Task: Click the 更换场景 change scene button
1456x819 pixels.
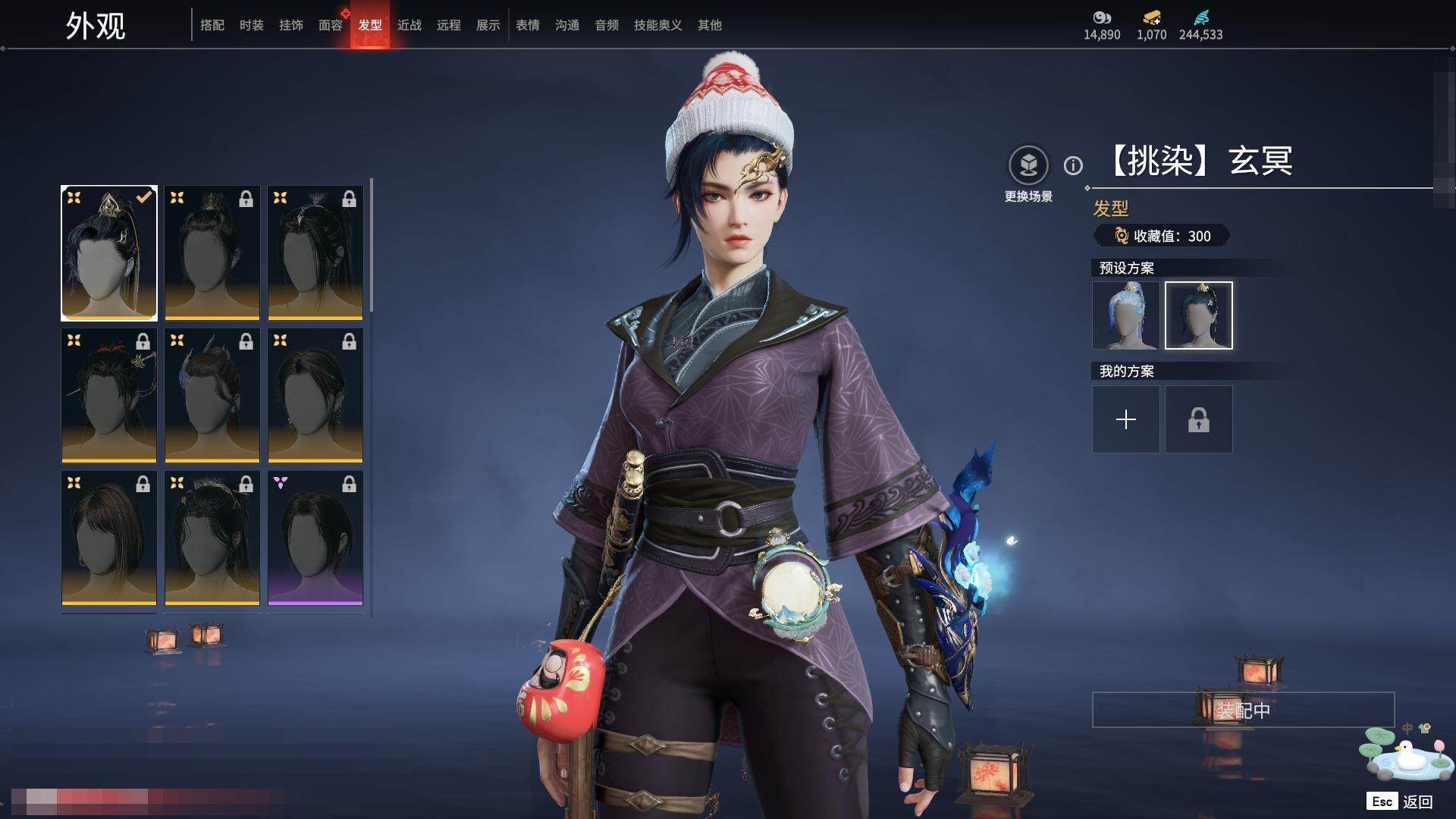Action: click(1028, 165)
